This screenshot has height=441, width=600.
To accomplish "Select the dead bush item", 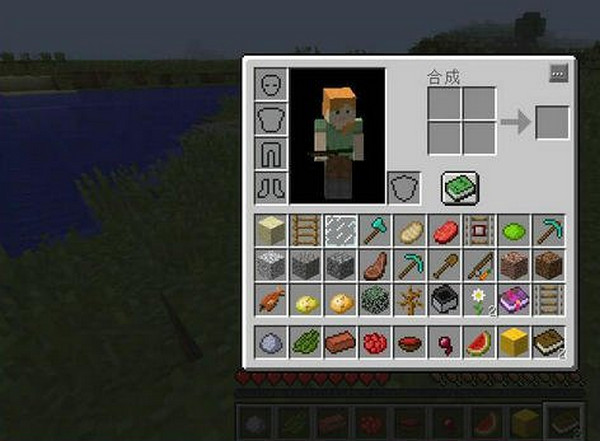I will 410,299.
